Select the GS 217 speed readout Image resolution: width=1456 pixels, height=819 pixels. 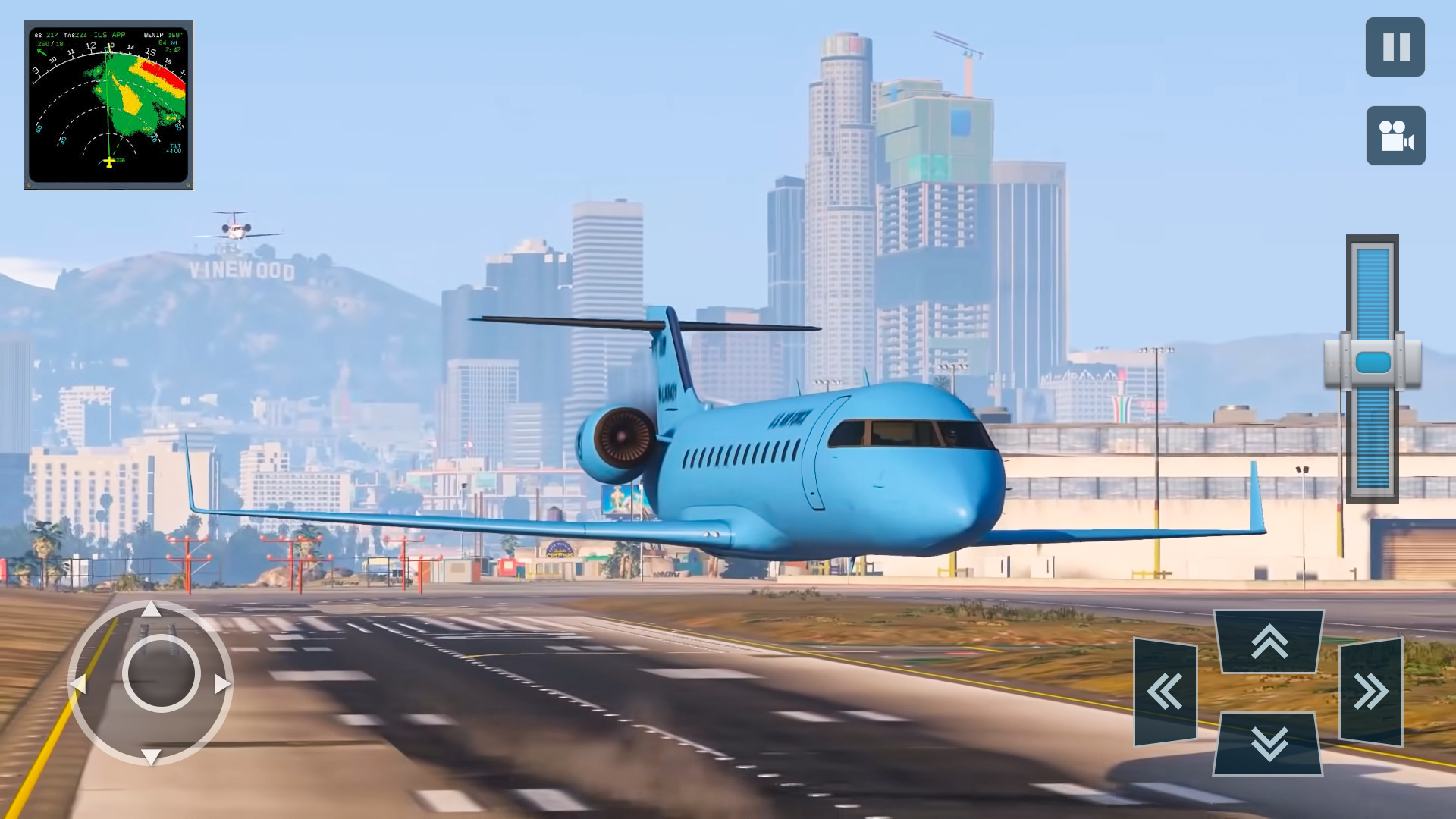pos(47,35)
